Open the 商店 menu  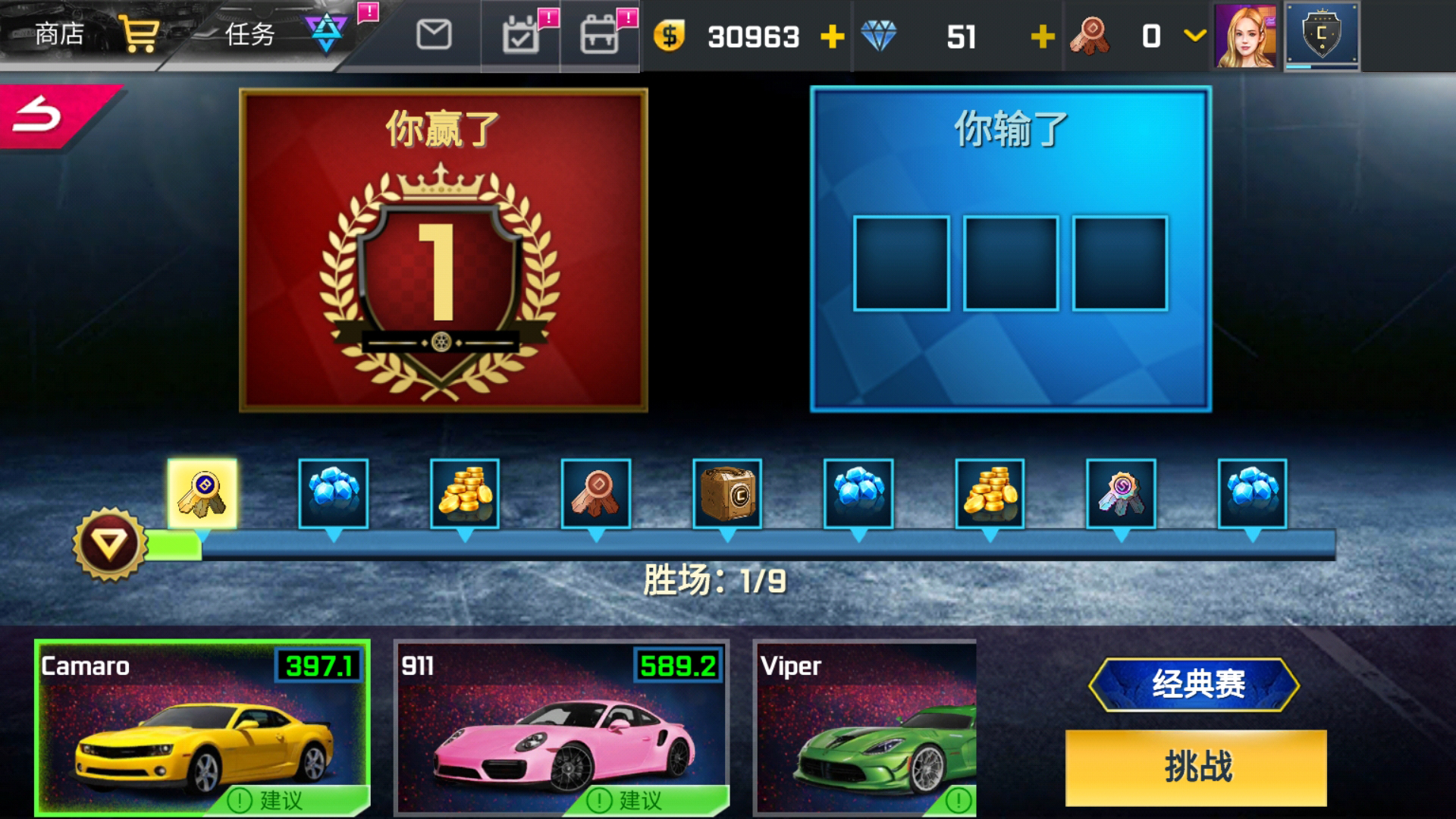click(x=58, y=33)
